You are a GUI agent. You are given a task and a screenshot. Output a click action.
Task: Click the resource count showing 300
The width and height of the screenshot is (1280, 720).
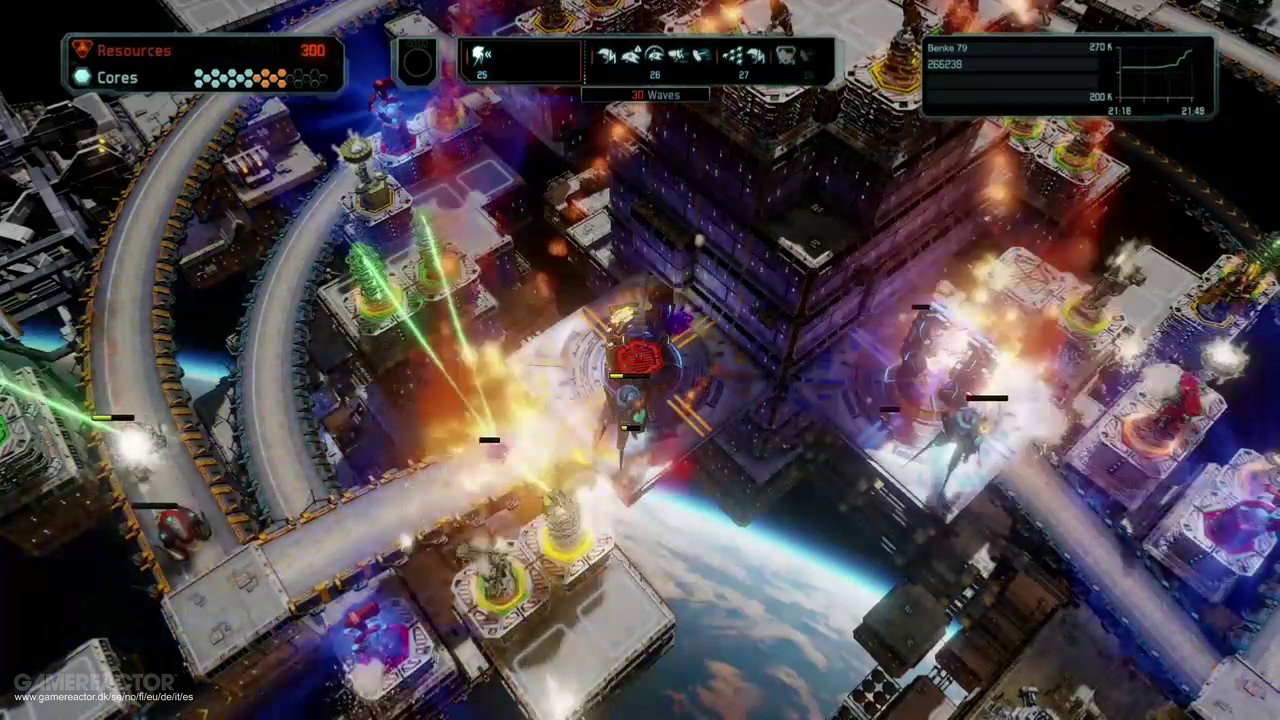(313, 50)
